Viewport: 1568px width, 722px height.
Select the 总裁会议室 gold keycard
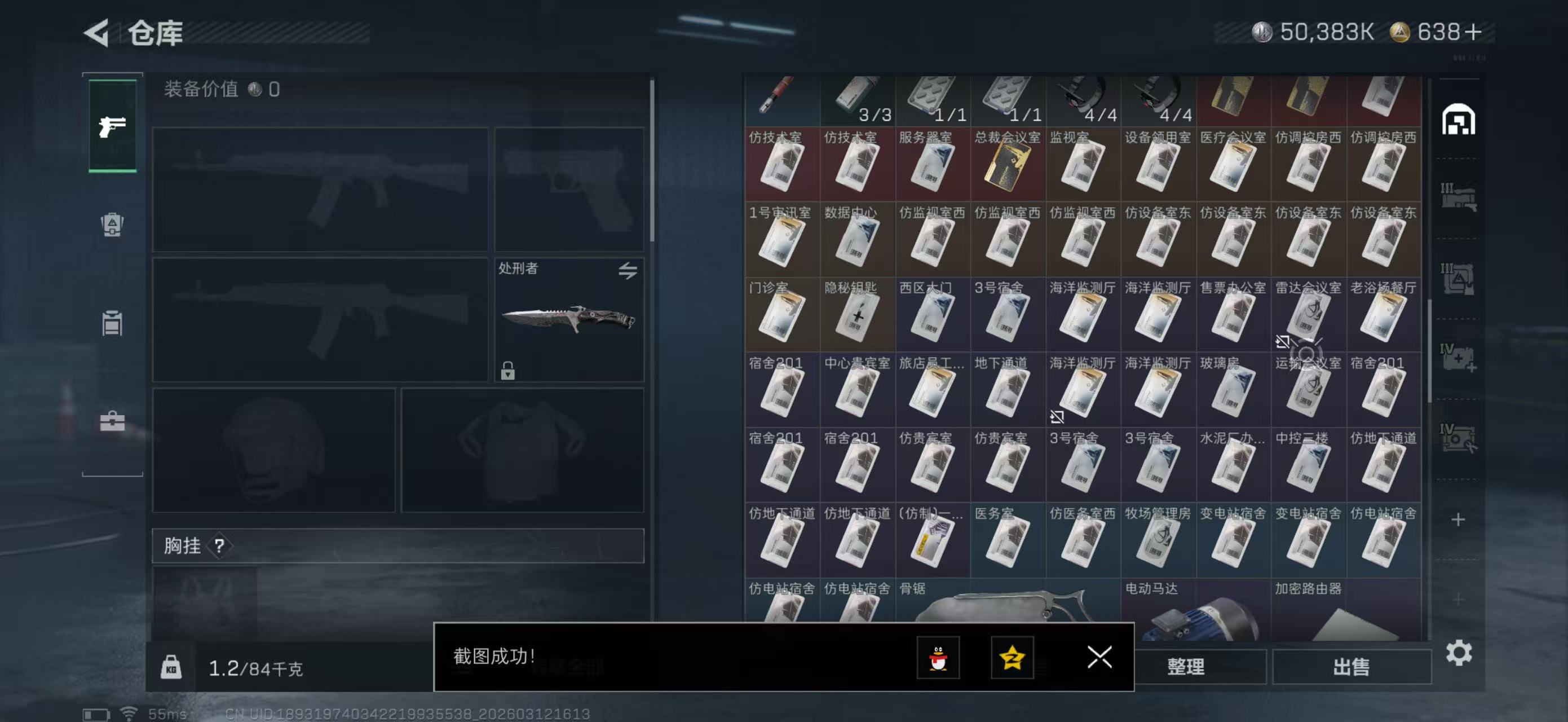(x=1008, y=164)
